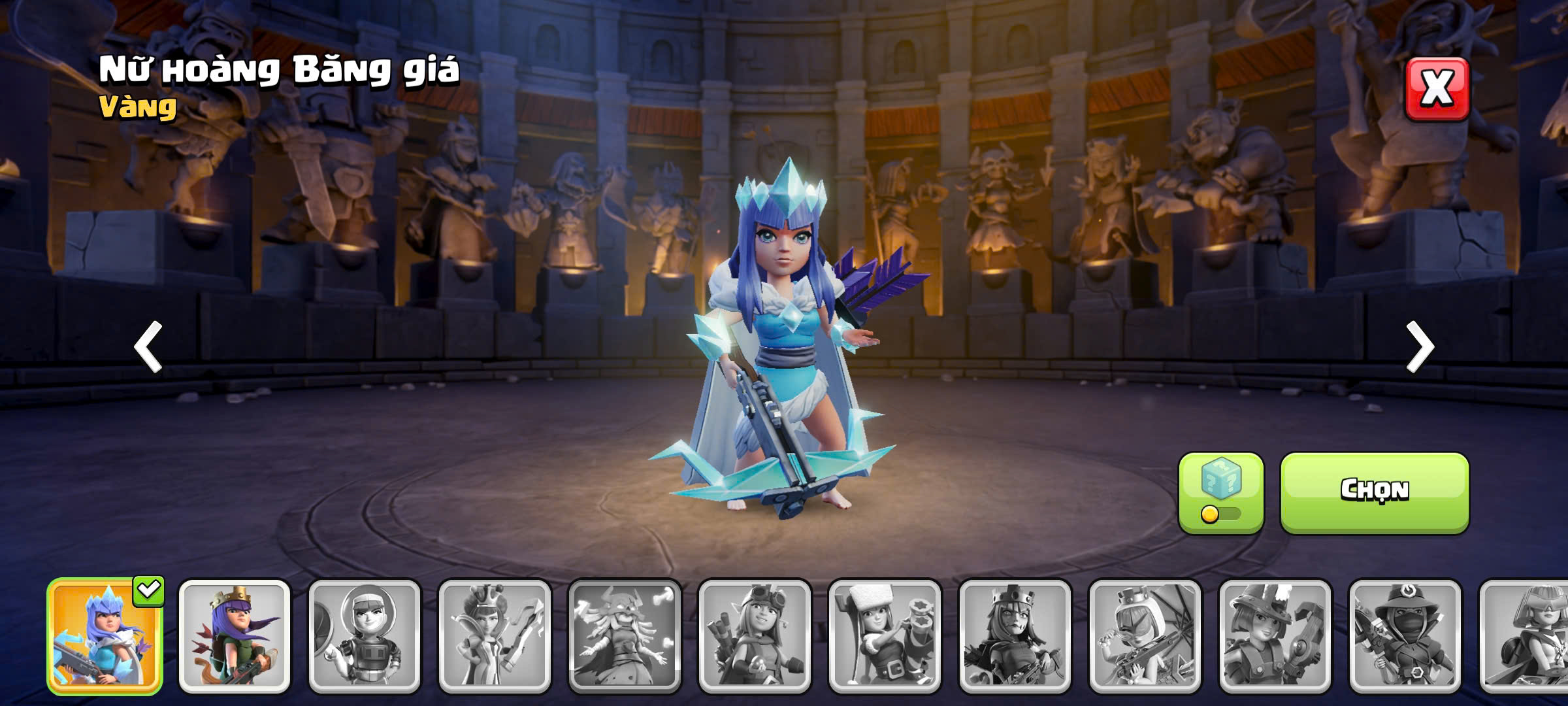Pick the winter fur hat queen skin

(885, 636)
